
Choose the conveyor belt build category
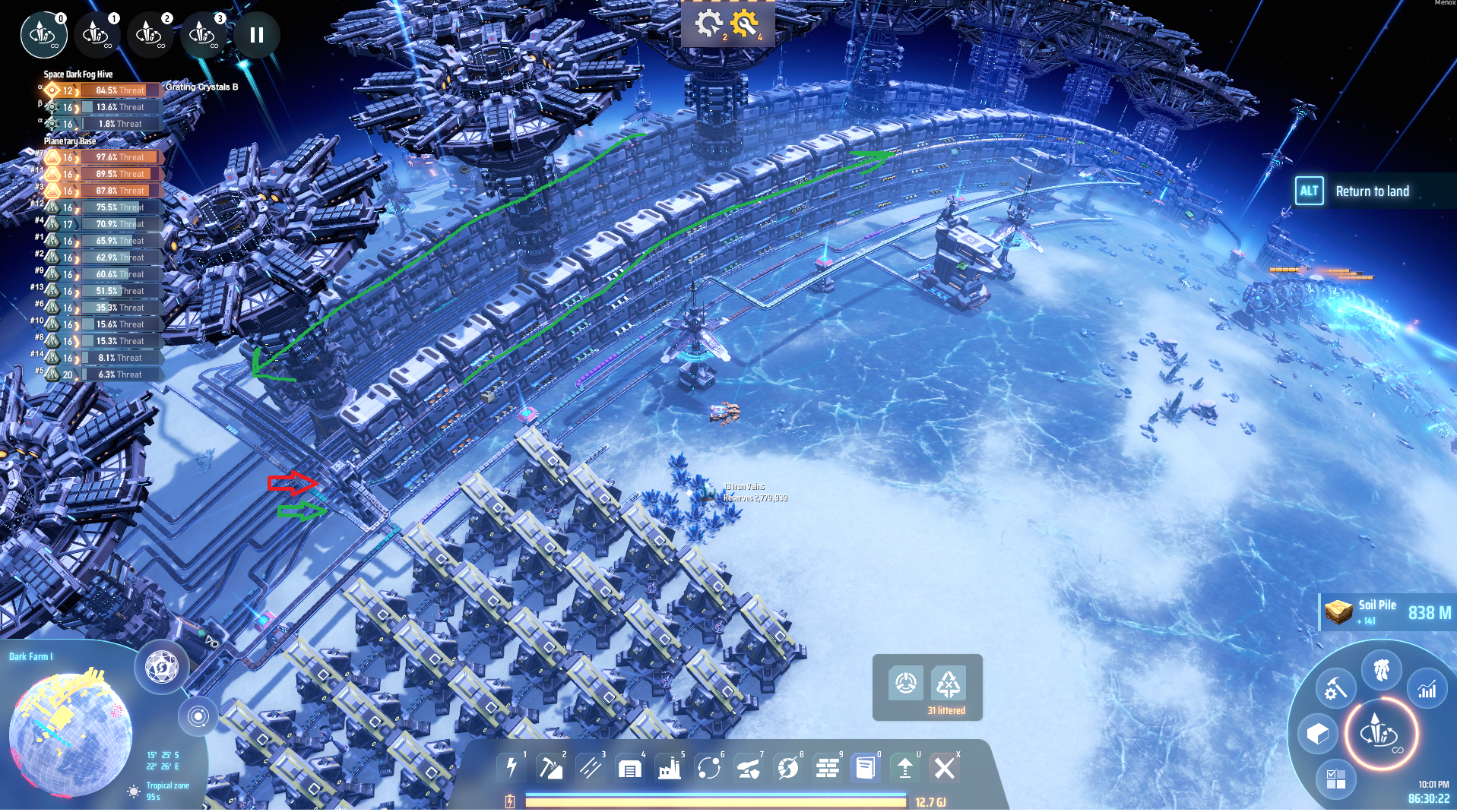[x=590, y=768]
